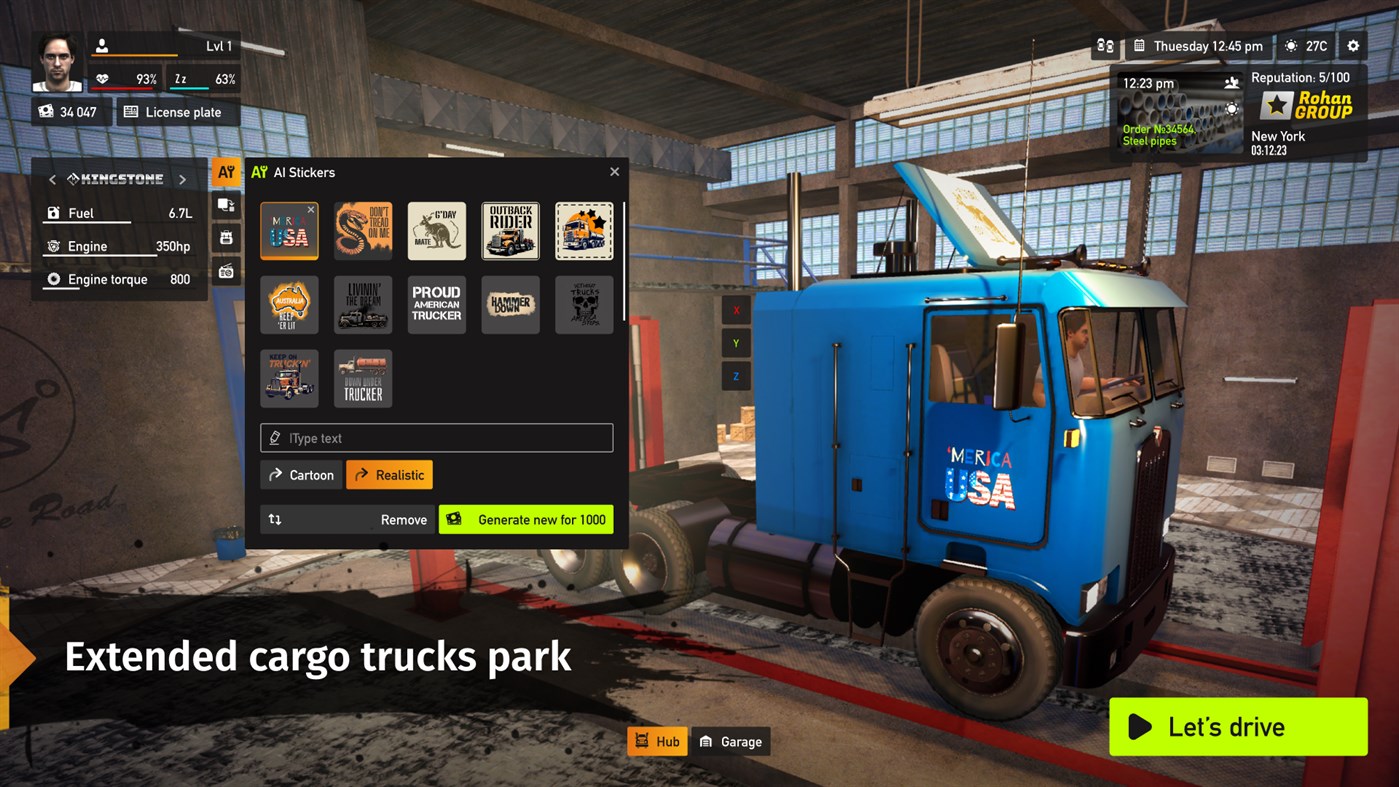Switch to Cartoon sticker style
This screenshot has height=787, width=1399.
pyautogui.click(x=301, y=474)
